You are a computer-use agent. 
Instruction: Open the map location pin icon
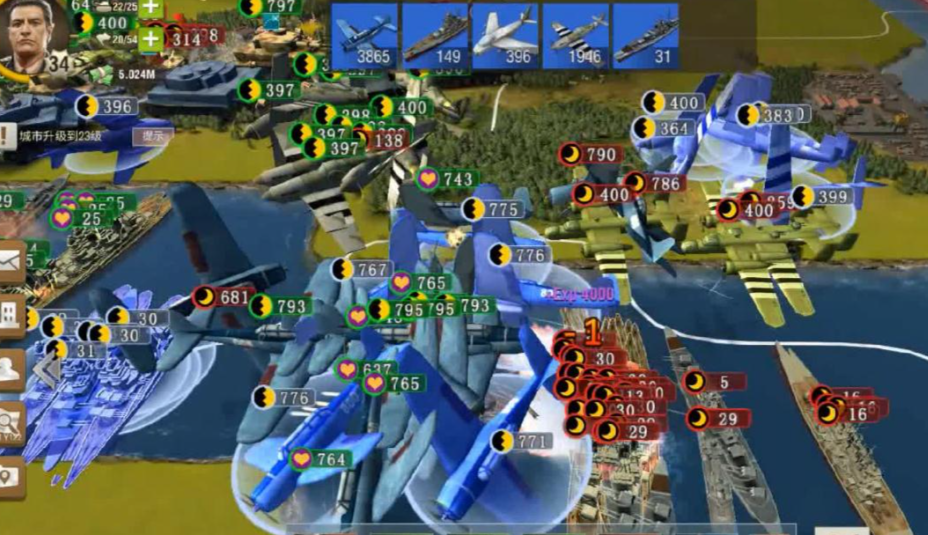11,477
